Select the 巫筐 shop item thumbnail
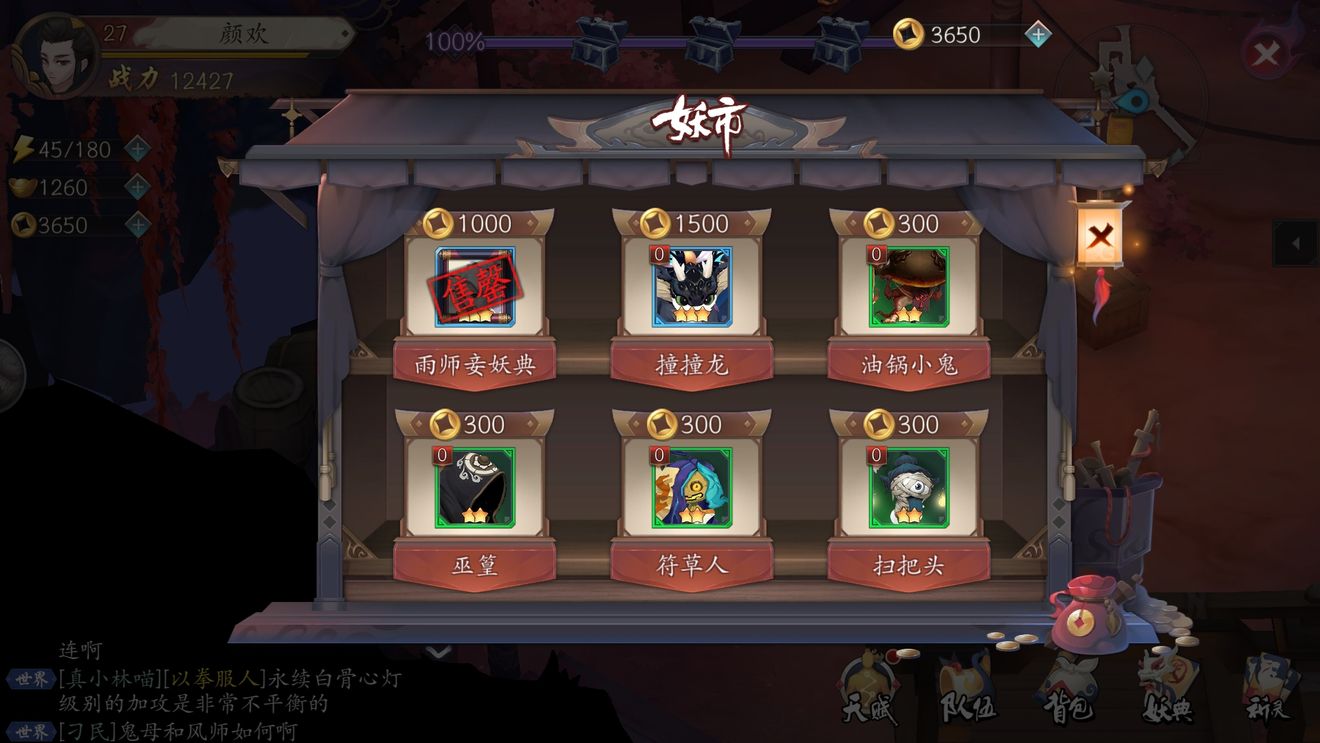 click(x=475, y=491)
